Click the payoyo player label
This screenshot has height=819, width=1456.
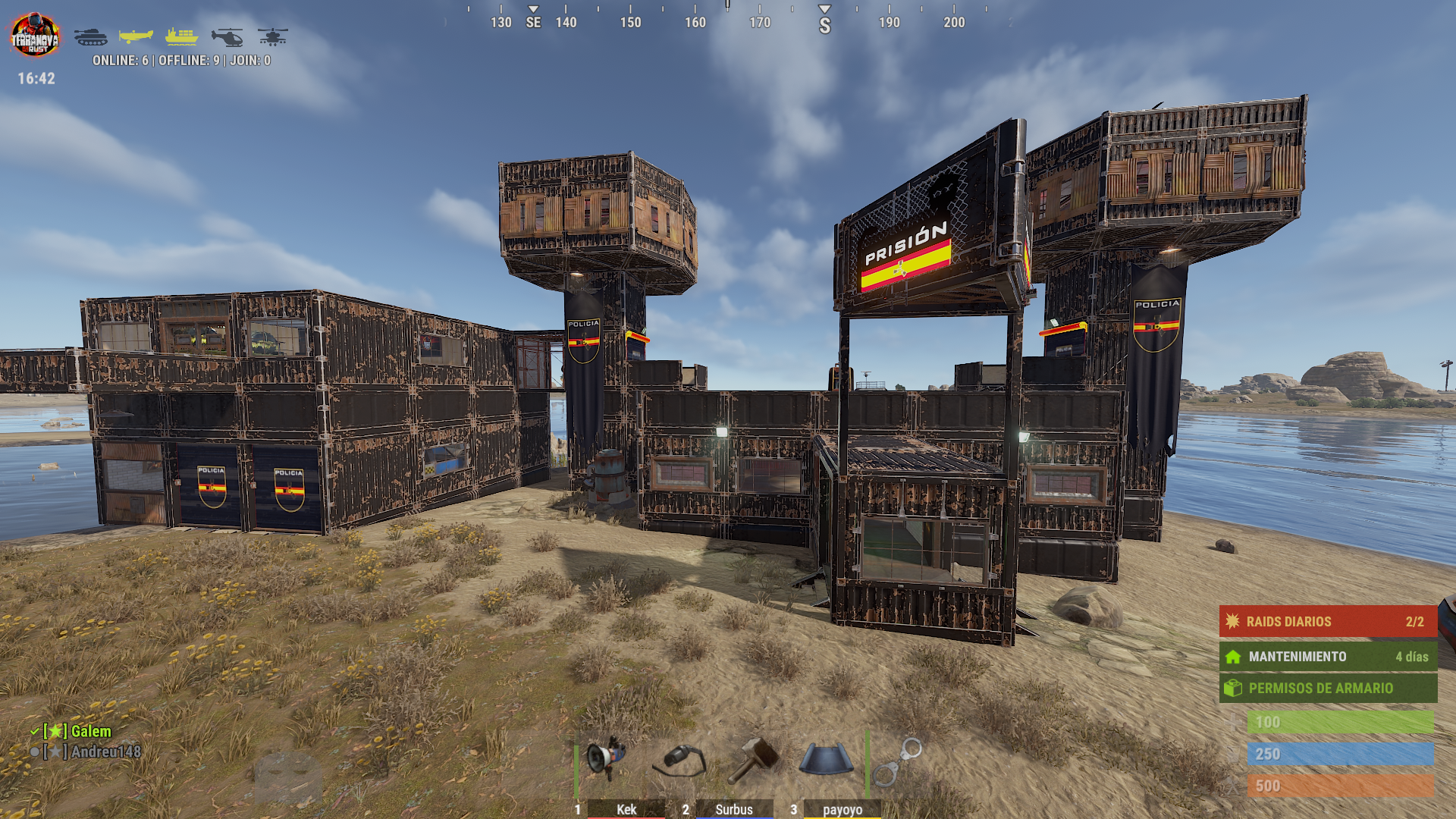(x=843, y=809)
